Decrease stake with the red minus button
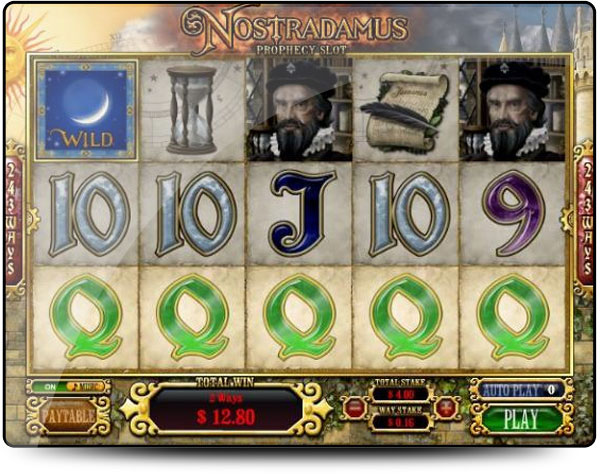Screen dimensions: 600x474 click(x=356, y=406)
